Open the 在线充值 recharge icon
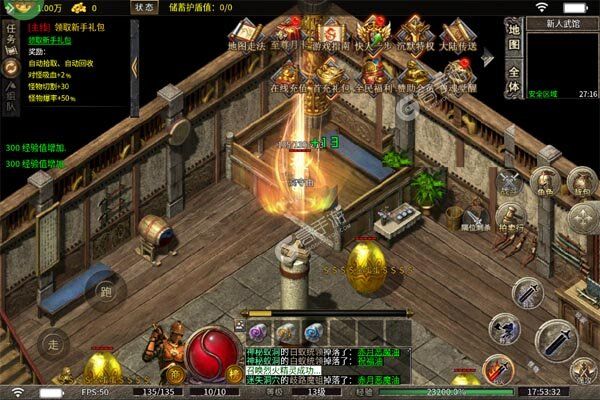 click(288, 73)
